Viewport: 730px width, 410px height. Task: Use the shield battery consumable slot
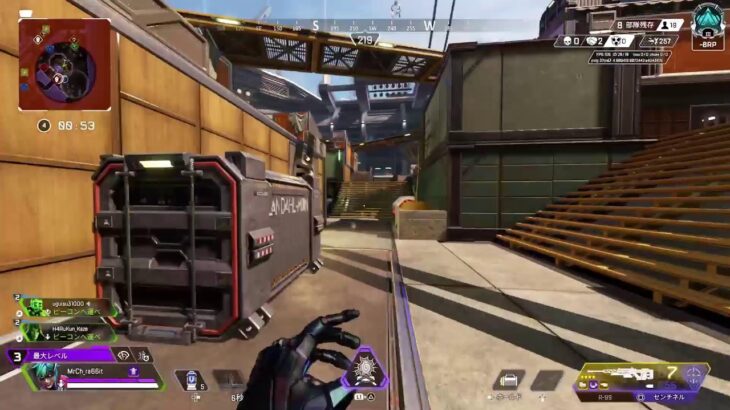pos(189,380)
